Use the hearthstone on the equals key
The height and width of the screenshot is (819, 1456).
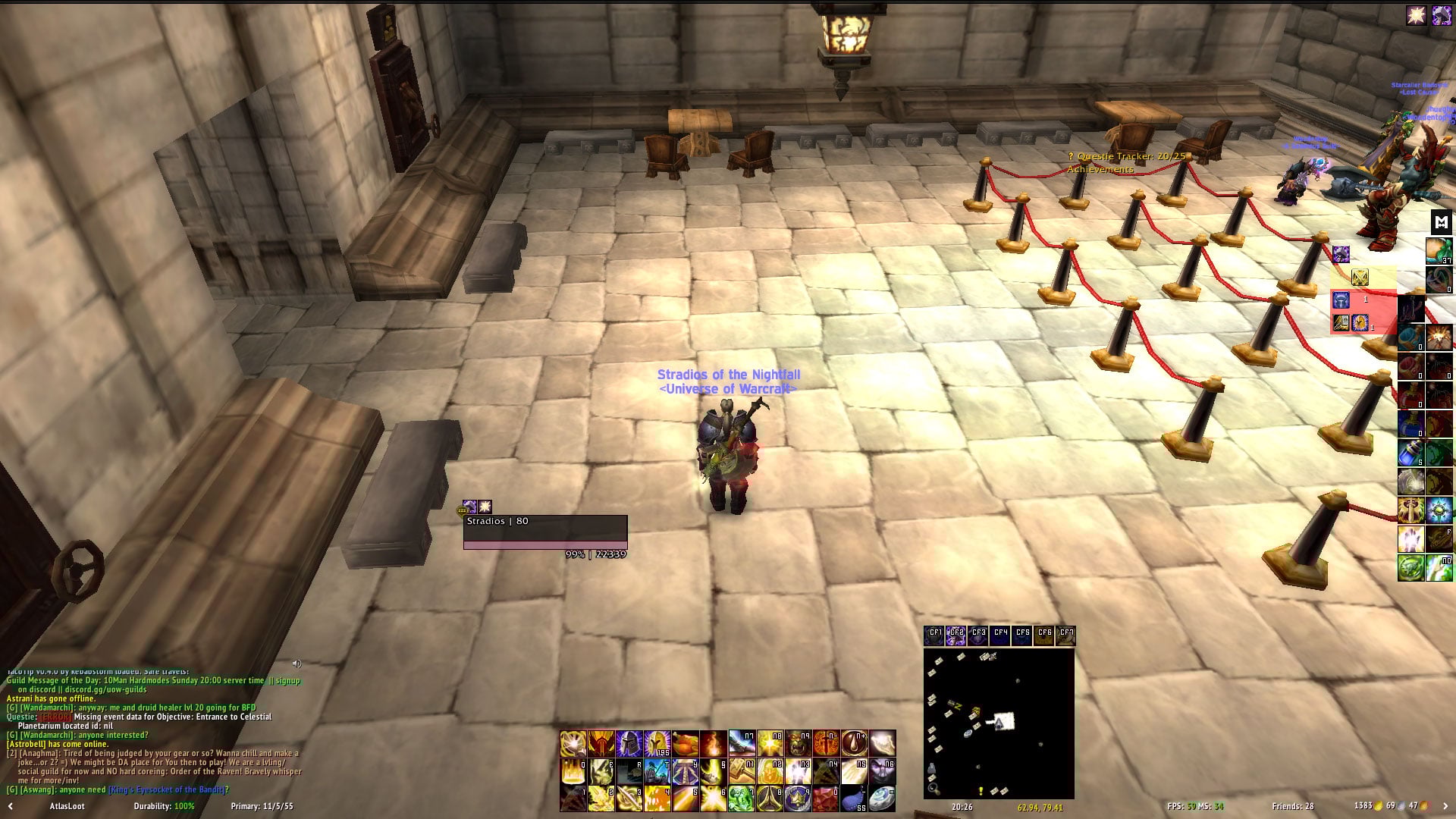click(x=882, y=799)
